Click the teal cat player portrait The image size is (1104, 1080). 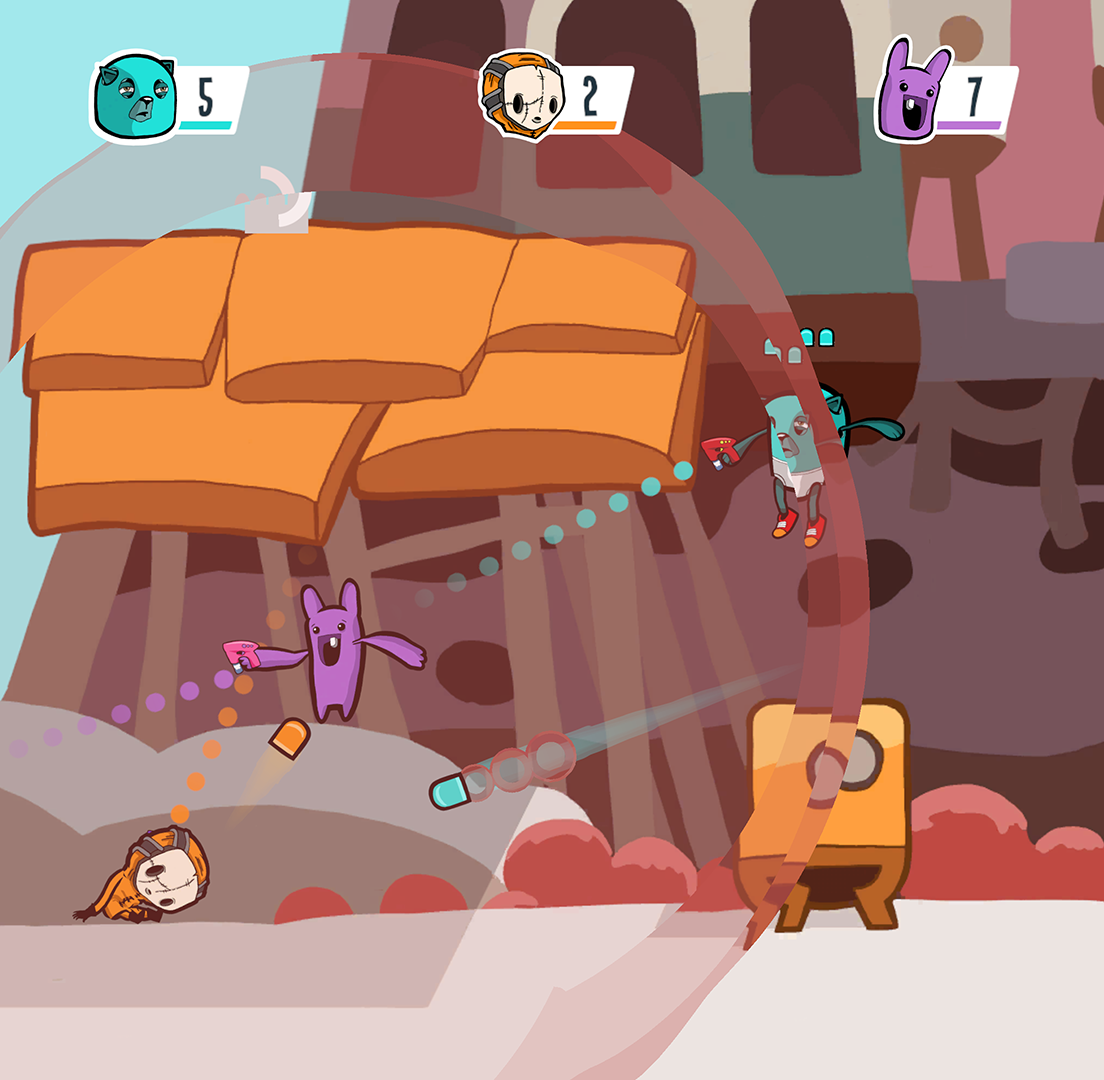tap(133, 98)
